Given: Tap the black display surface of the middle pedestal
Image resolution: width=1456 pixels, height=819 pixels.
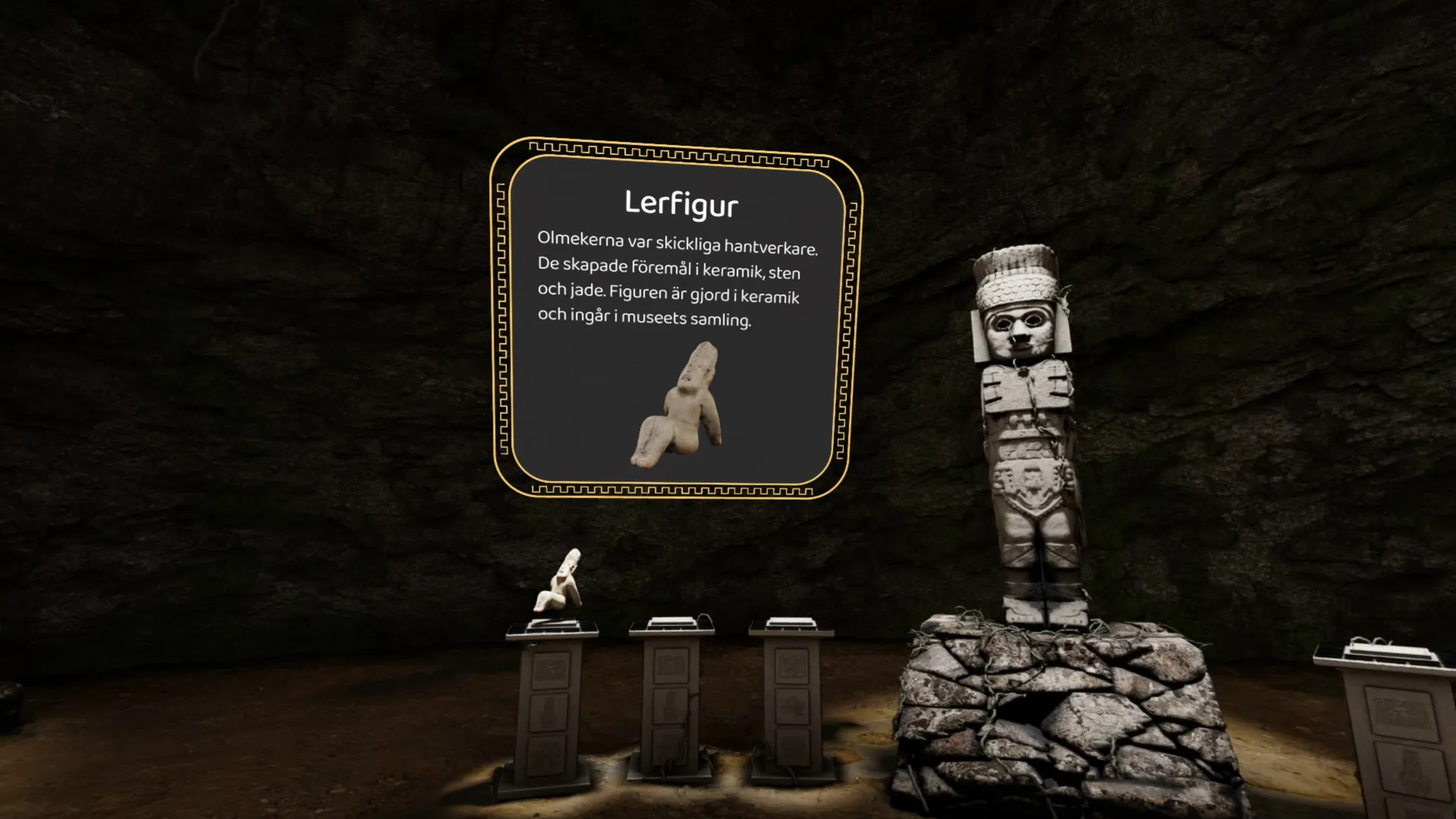Looking at the screenshot, I should click(671, 624).
